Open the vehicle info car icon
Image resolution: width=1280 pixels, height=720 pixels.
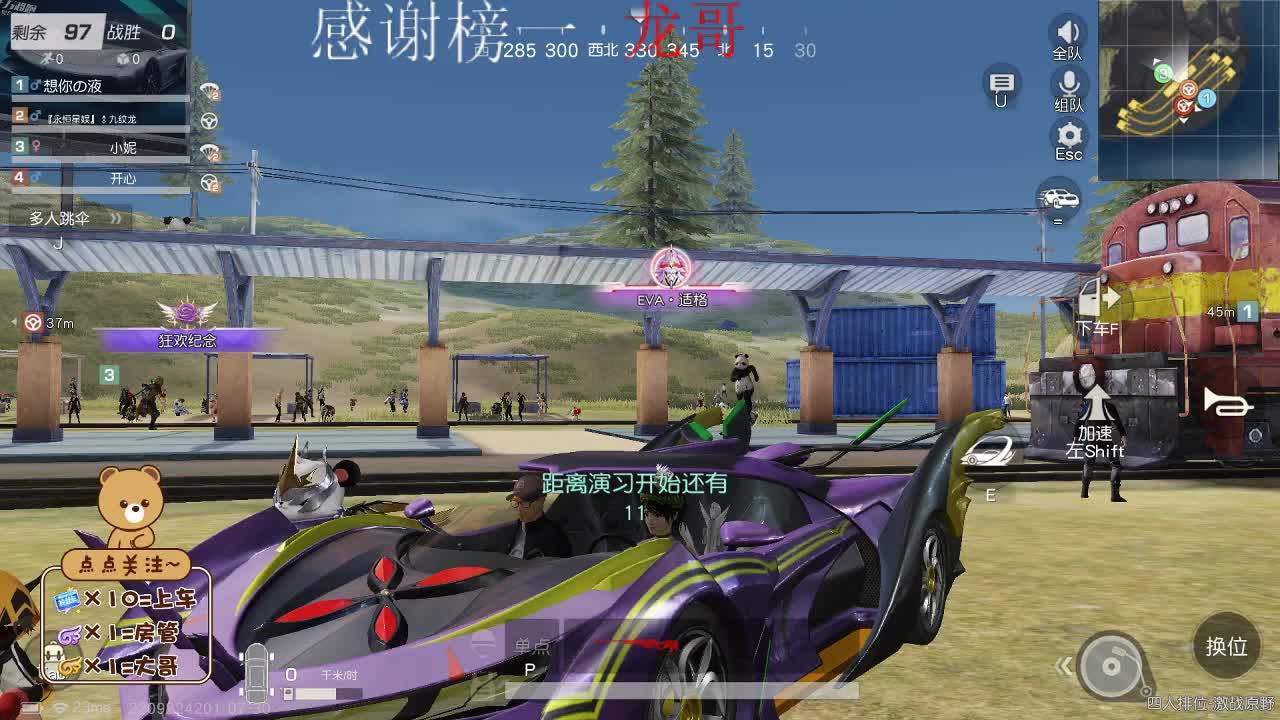click(1060, 198)
